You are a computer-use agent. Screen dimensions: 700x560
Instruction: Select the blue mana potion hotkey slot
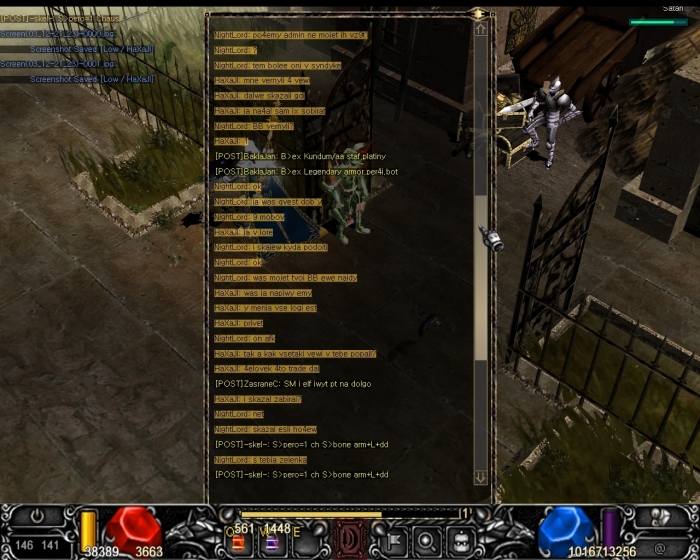[x=270, y=543]
